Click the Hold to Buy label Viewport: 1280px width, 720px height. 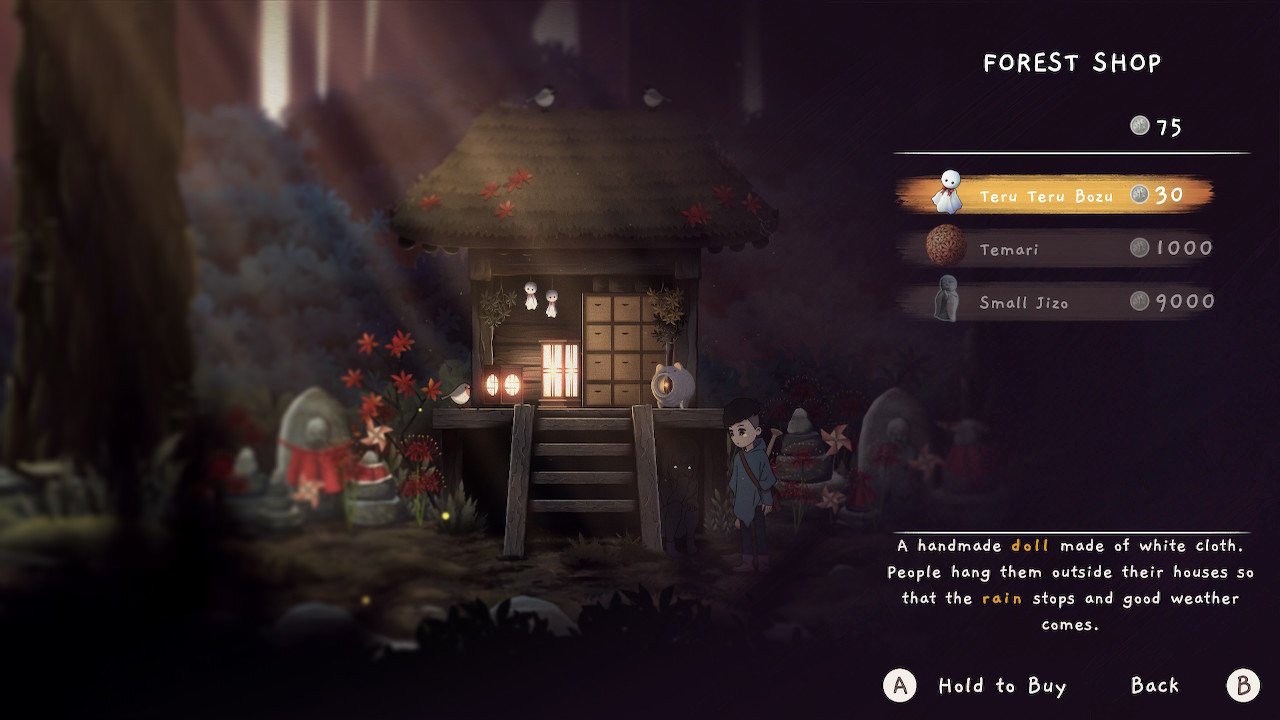1002,686
